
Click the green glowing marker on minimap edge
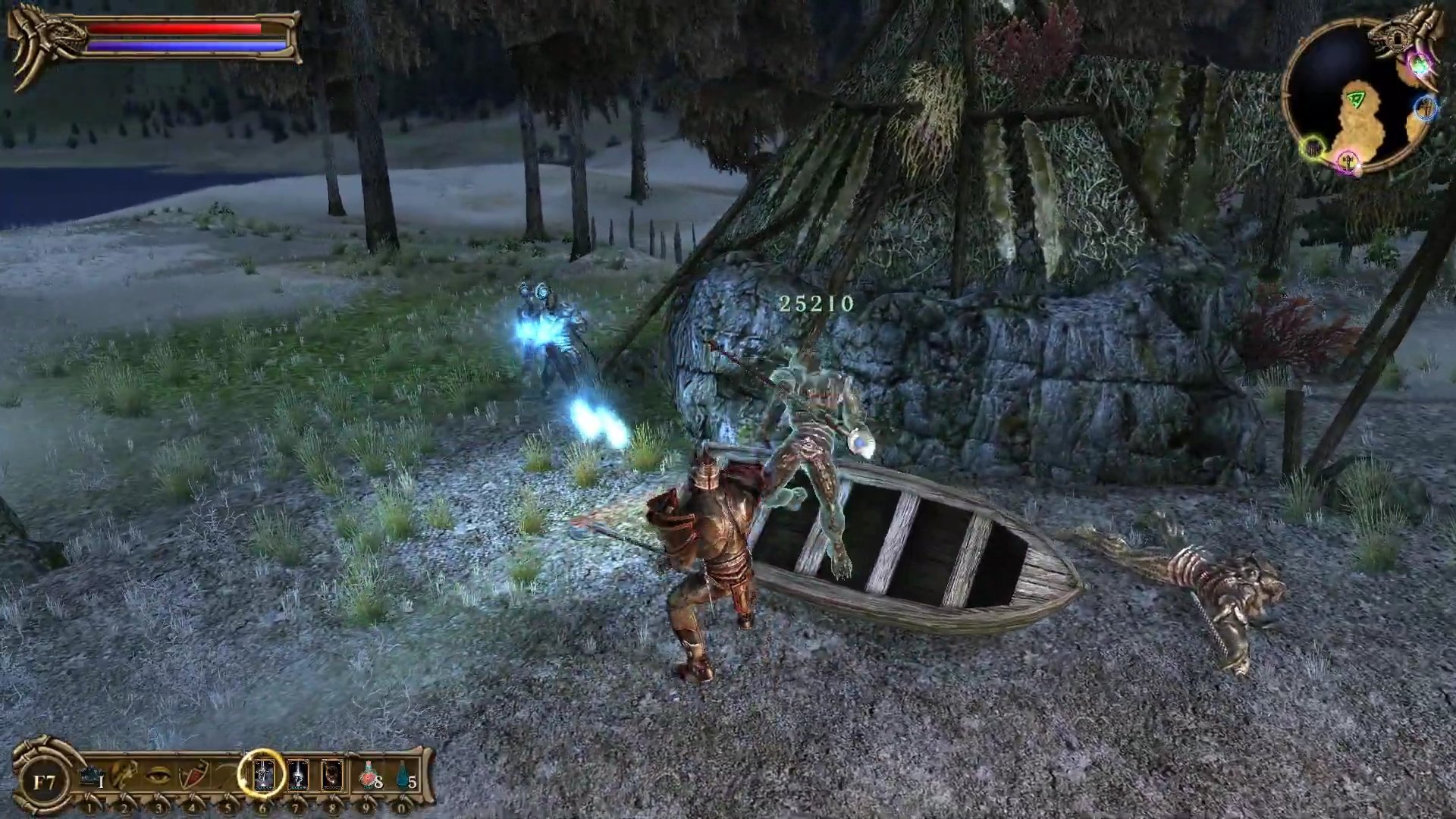click(1419, 65)
